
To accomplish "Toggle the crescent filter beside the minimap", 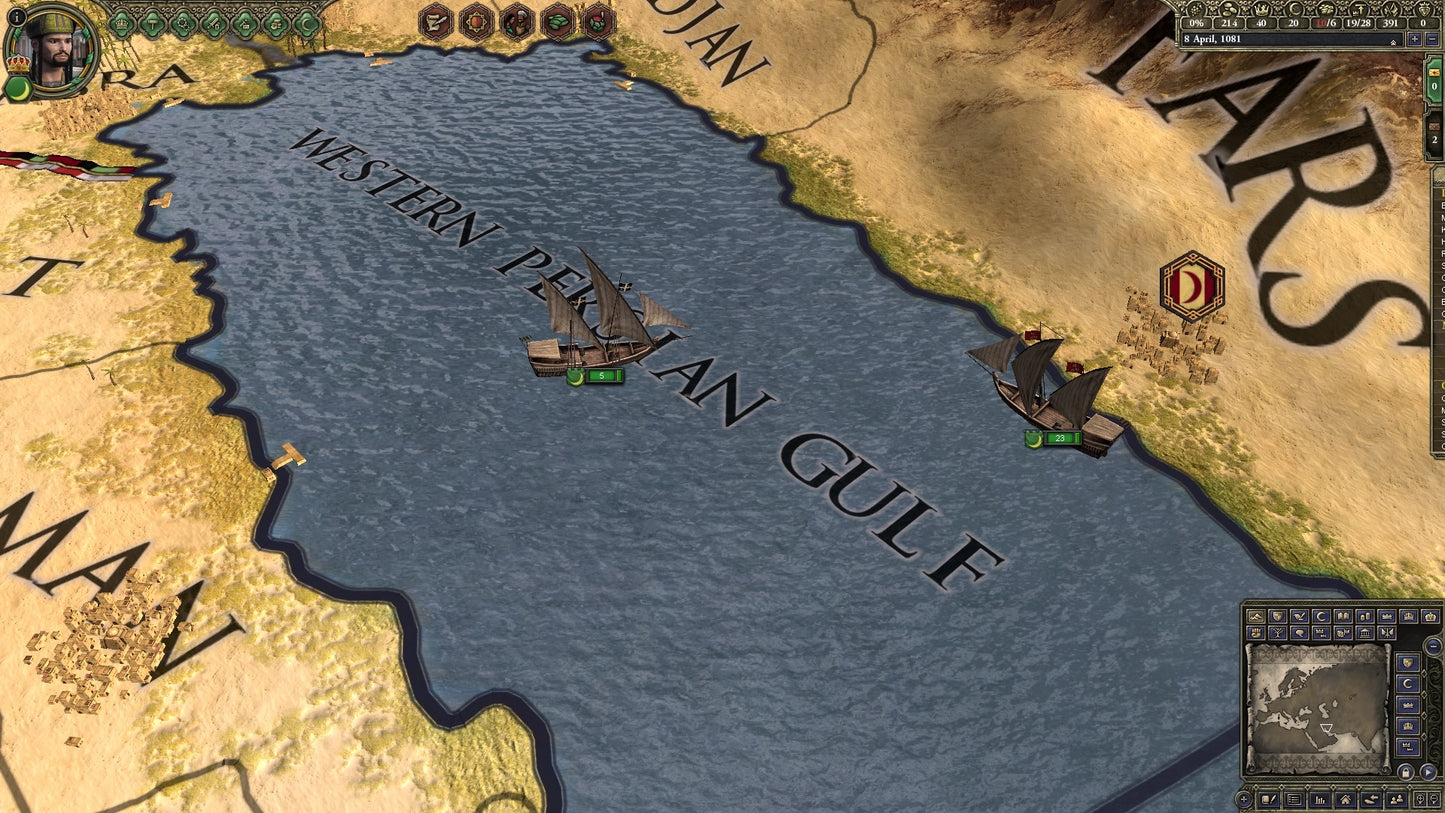I will click(x=1408, y=683).
